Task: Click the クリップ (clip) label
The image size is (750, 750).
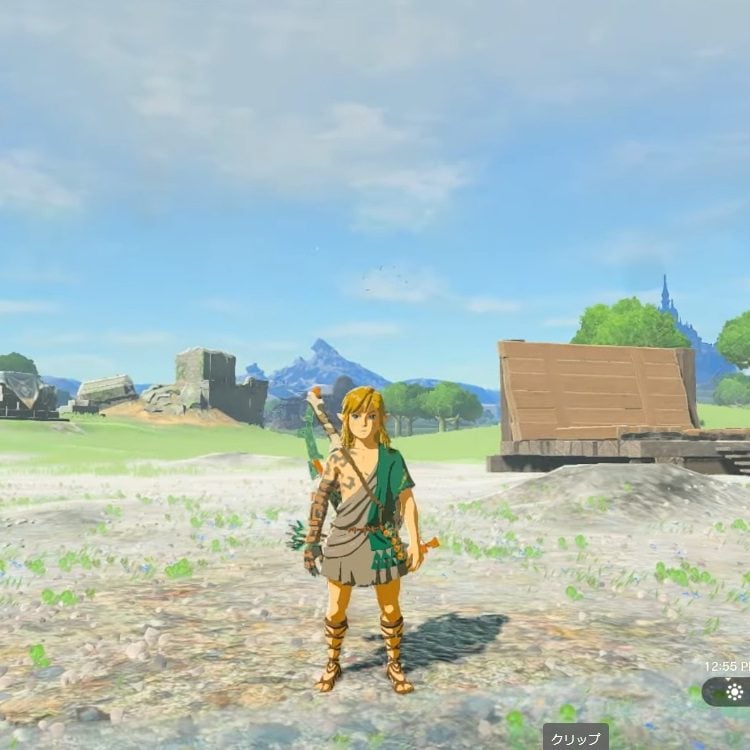Action: [x=575, y=738]
